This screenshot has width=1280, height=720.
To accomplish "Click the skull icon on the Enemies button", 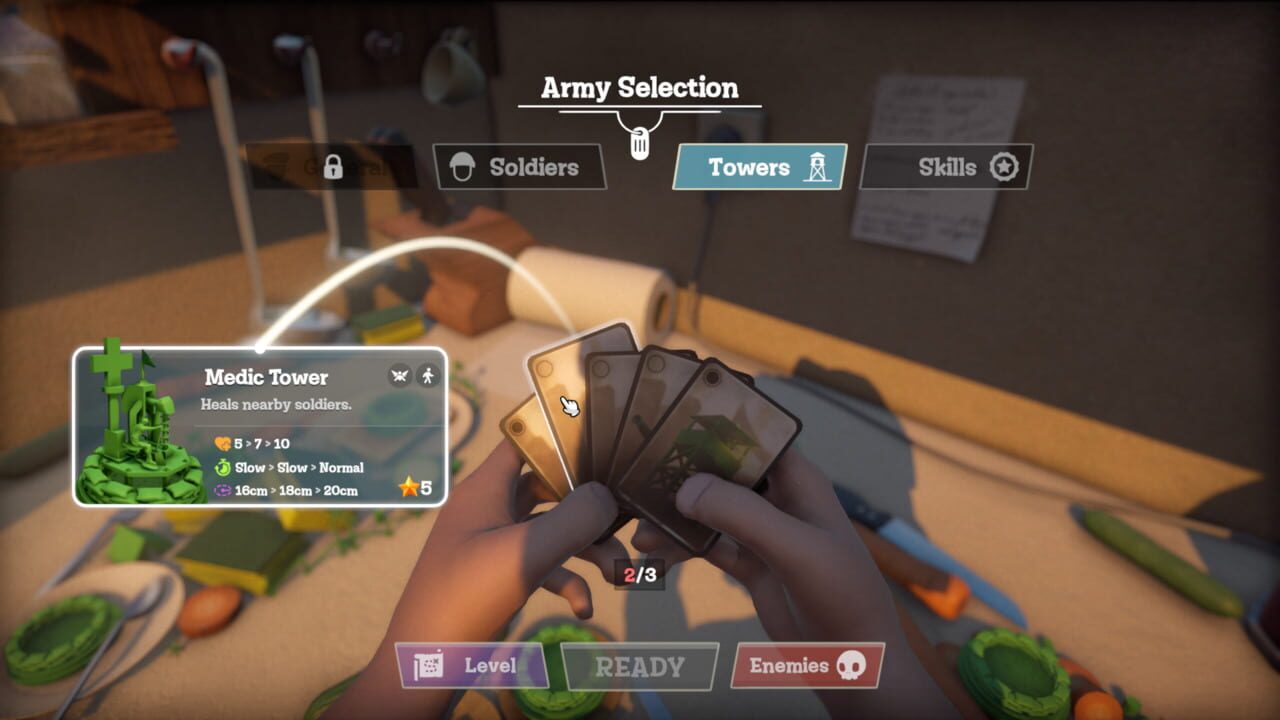I will 850,663.
